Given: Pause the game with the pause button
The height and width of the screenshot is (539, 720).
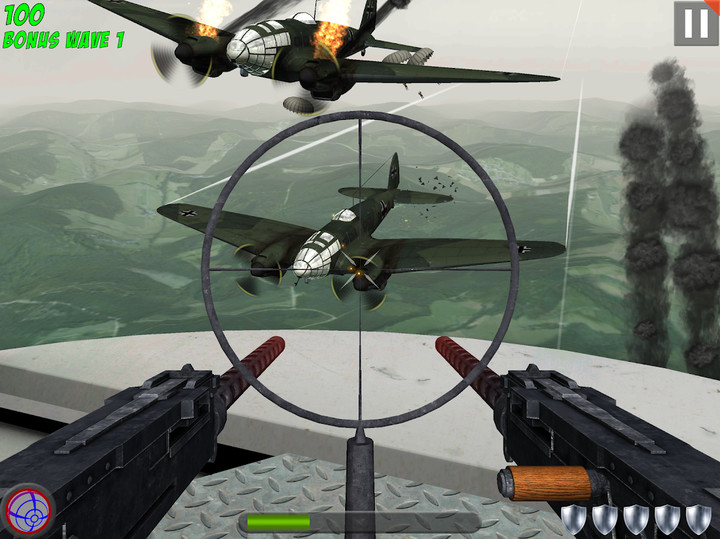Looking at the screenshot, I should [695, 23].
